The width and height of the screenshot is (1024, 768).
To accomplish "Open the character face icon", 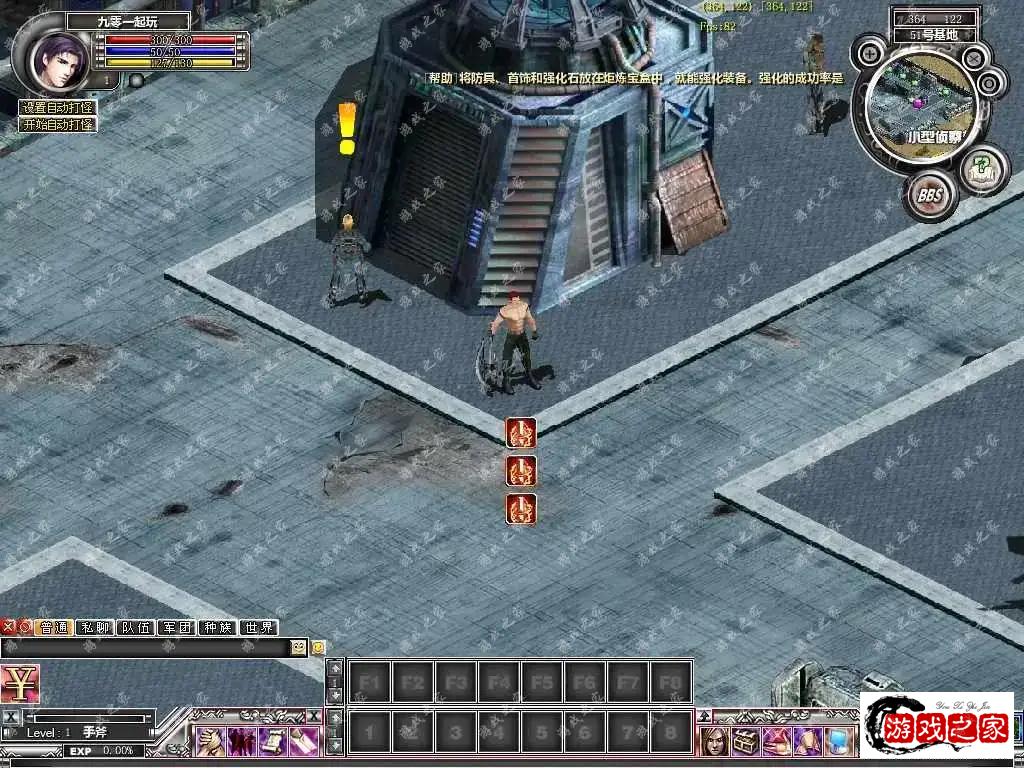I will (715, 741).
